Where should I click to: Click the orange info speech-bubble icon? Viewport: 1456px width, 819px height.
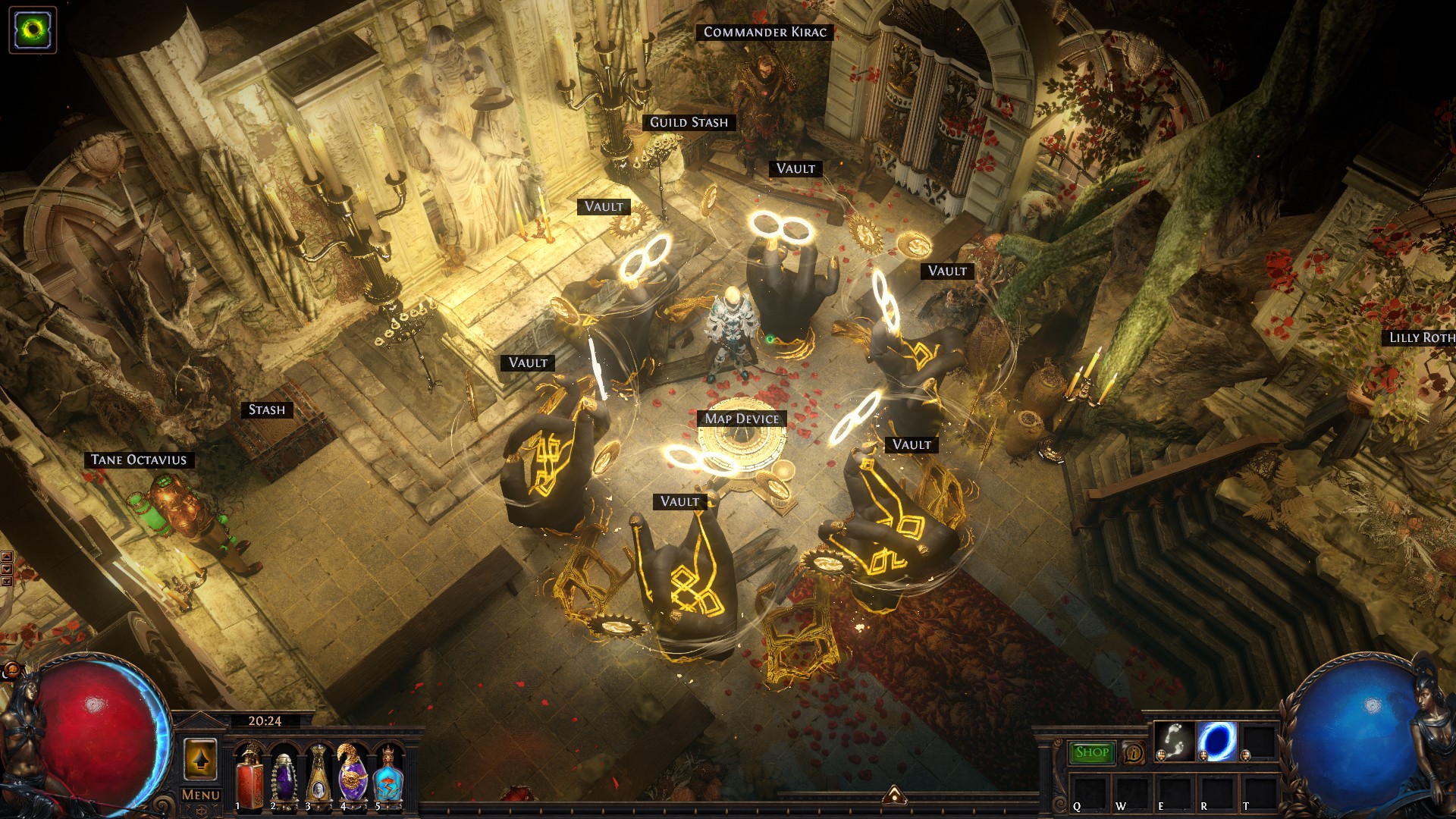[1133, 753]
